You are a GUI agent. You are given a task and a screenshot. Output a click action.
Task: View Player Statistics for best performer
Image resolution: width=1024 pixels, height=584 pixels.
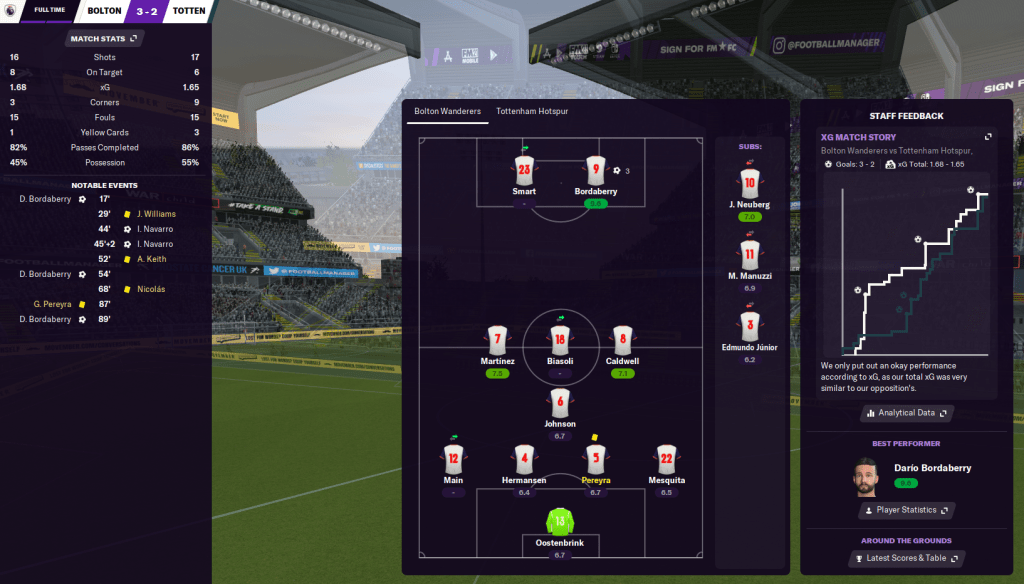[906, 510]
